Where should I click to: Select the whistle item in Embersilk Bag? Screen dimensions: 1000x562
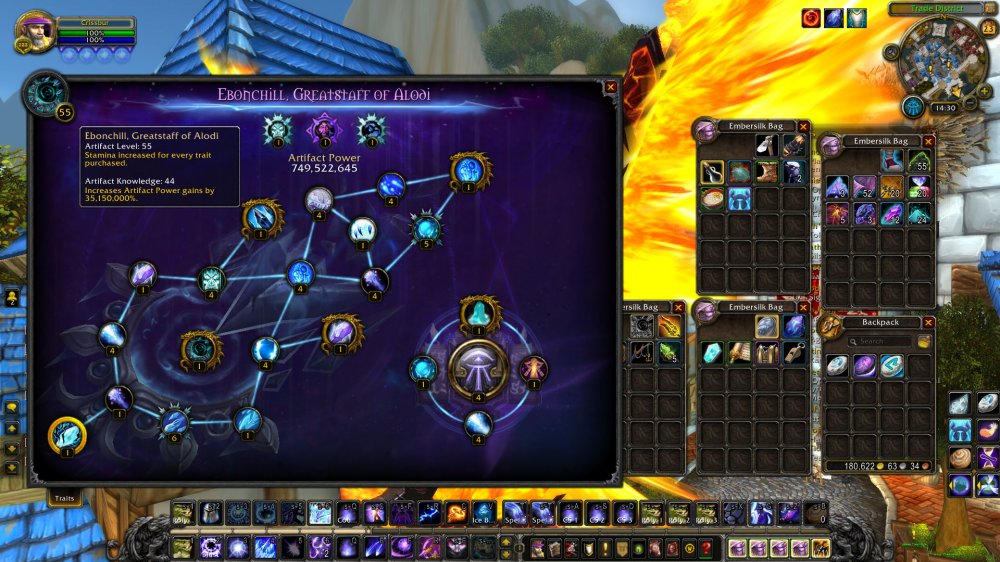794,352
